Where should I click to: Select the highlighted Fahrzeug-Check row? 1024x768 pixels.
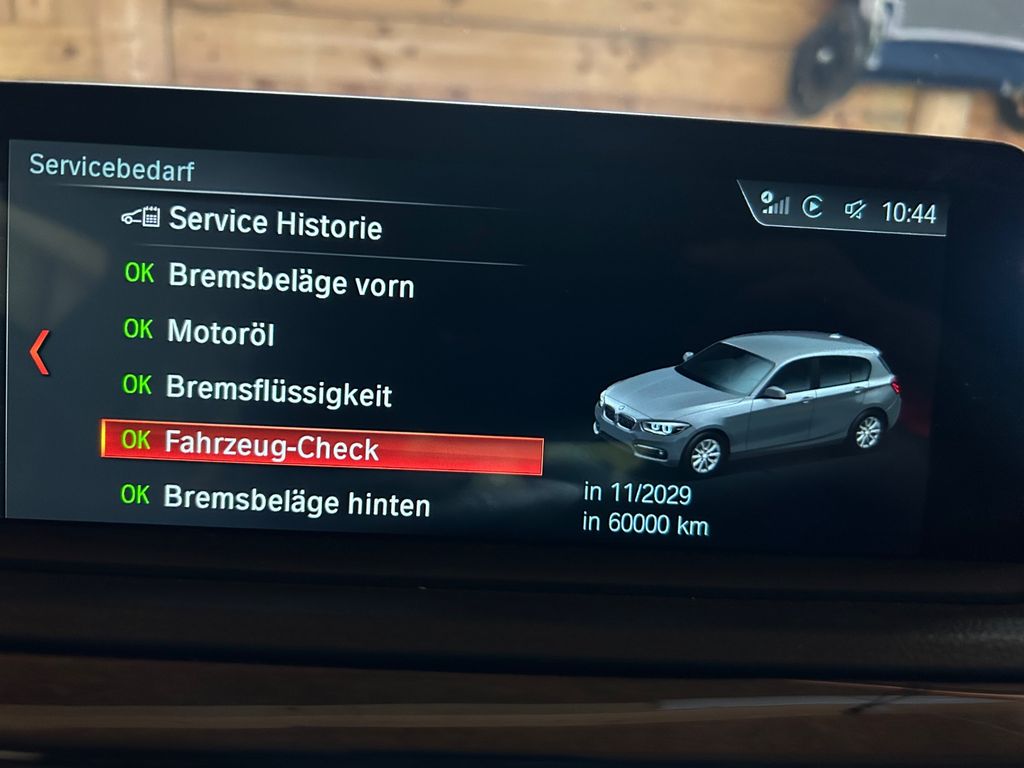point(321,446)
